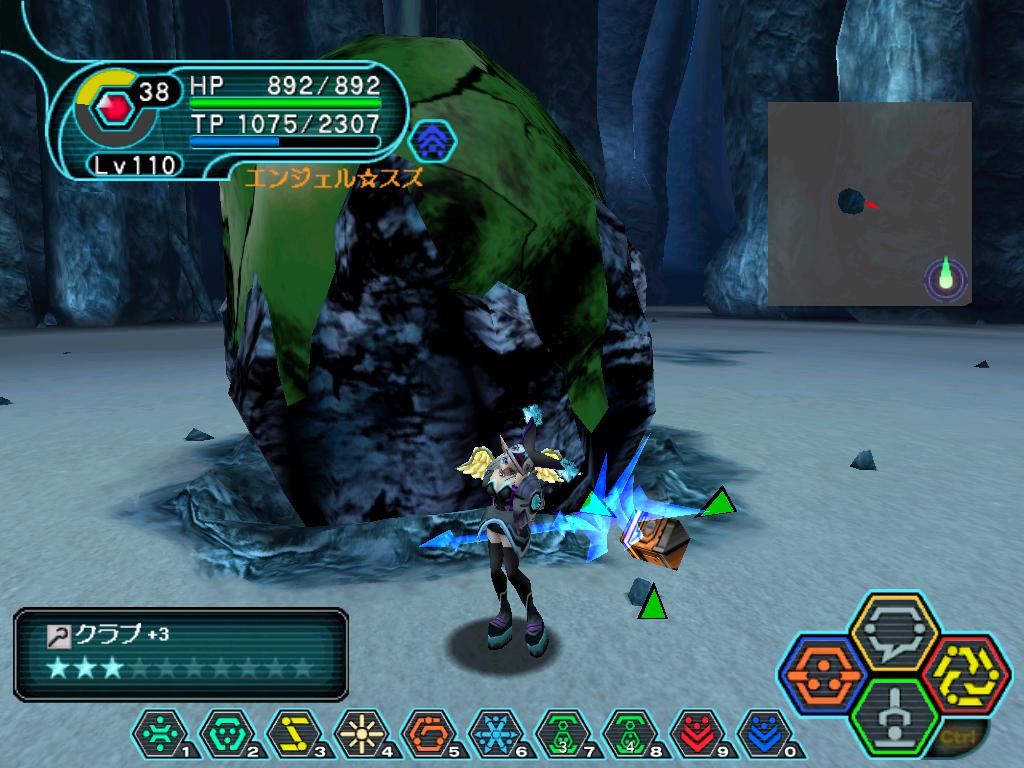
Task: Click the minimap panel
Action: coord(869,203)
